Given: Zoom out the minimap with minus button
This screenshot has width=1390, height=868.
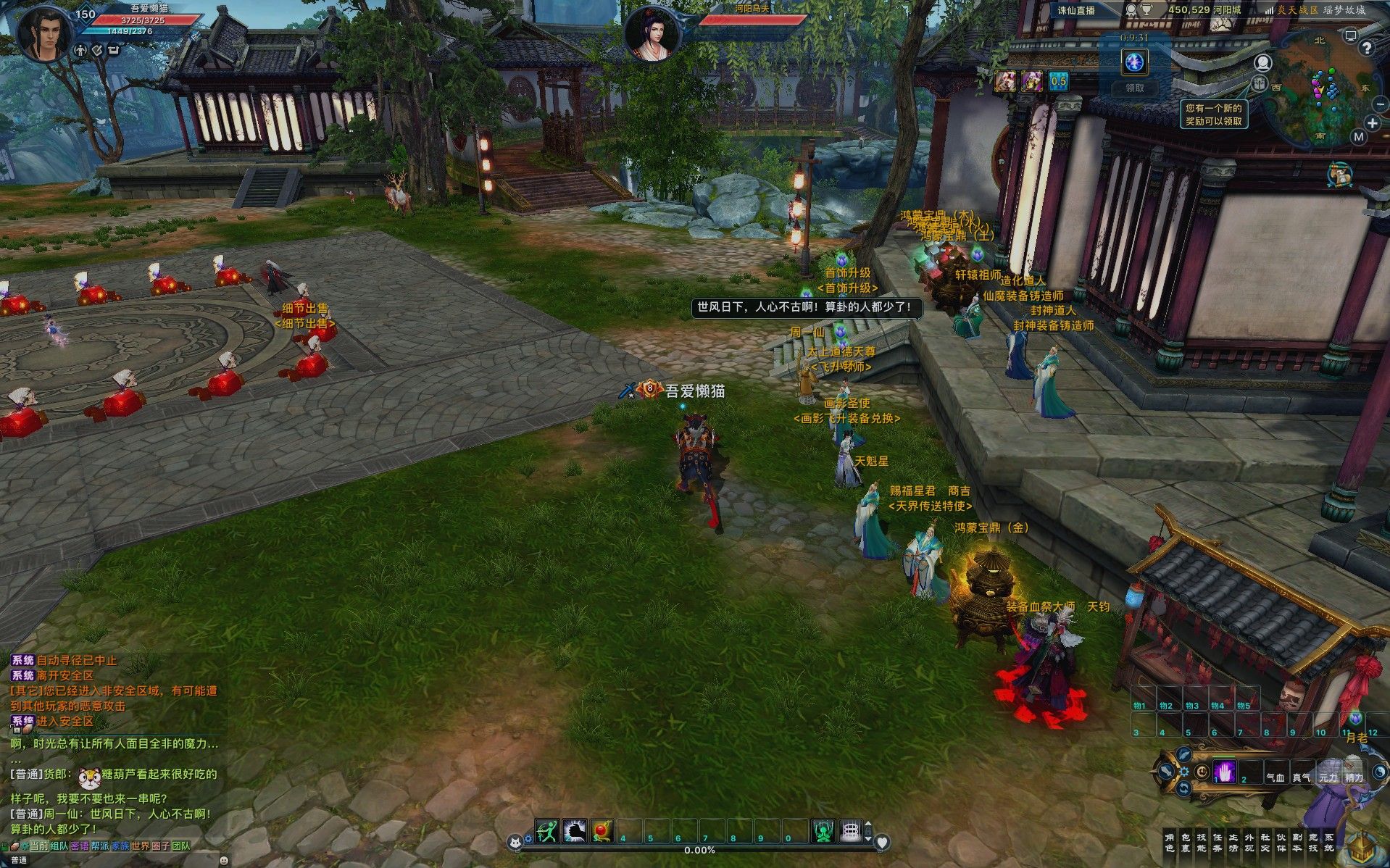Looking at the screenshot, I should click(x=1379, y=105).
